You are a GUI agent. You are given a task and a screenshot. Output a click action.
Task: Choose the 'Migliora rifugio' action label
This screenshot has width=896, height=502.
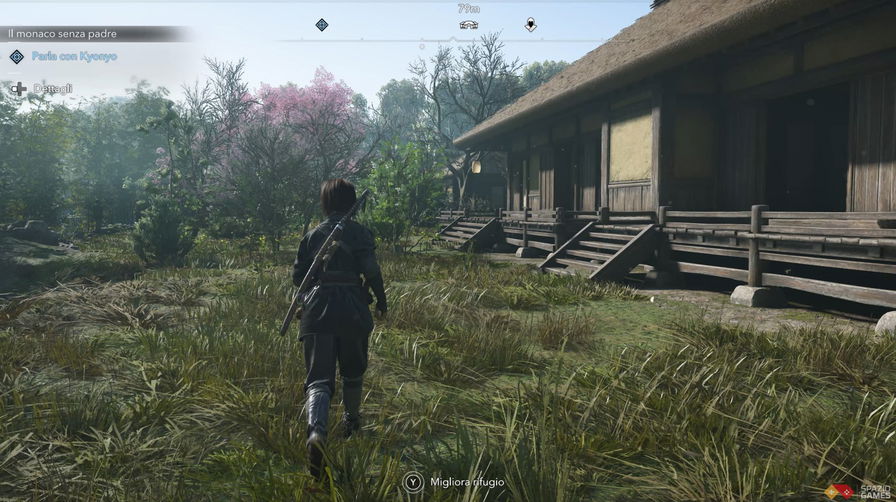click(468, 482)
